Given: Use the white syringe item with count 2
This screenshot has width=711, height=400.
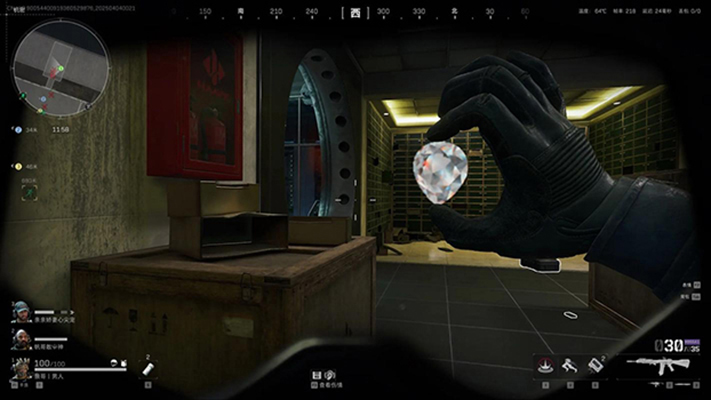Looking at the screenshot, I should click(x=146, y=368).
